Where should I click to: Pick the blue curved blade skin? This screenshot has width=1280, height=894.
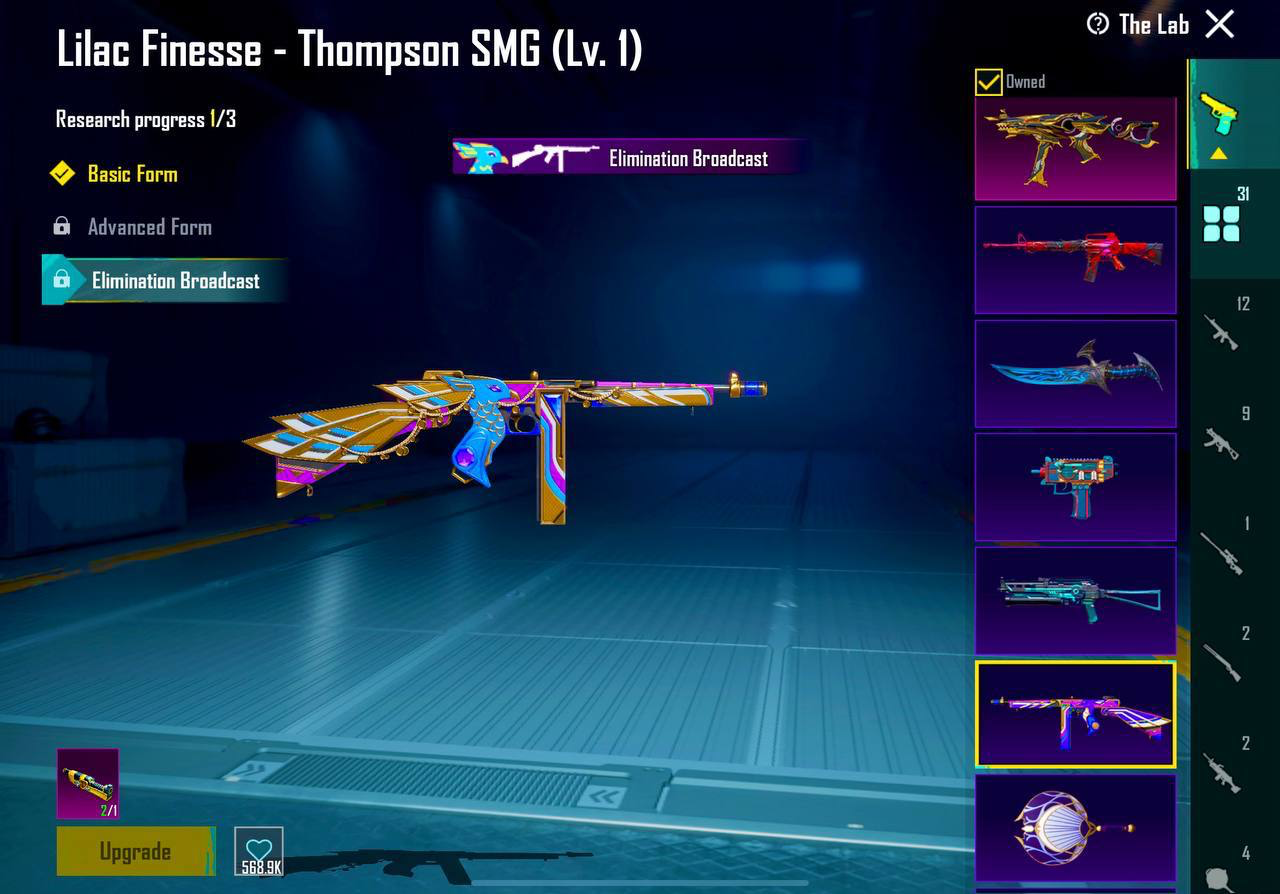point(1075,373)
